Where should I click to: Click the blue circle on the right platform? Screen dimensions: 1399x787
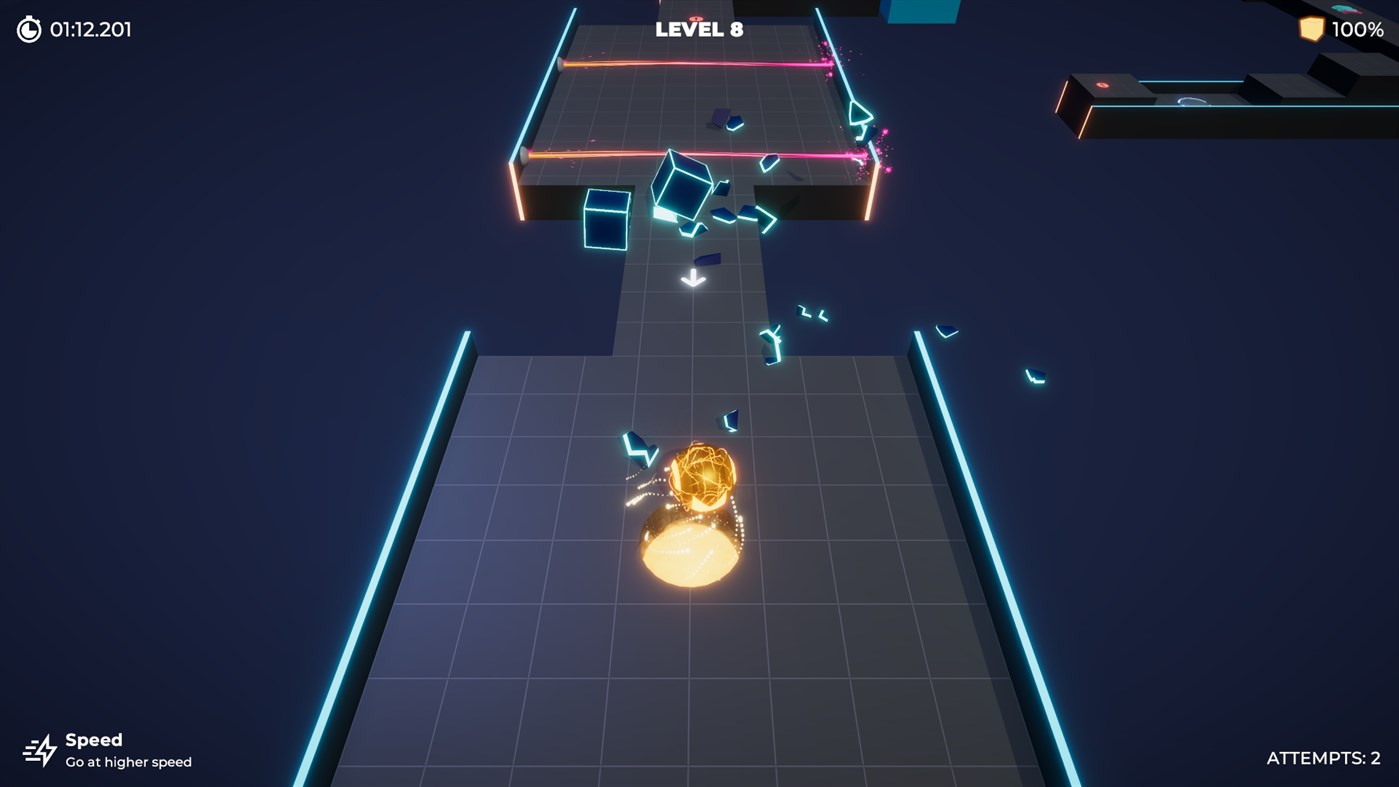click(x=1192, y=102)
